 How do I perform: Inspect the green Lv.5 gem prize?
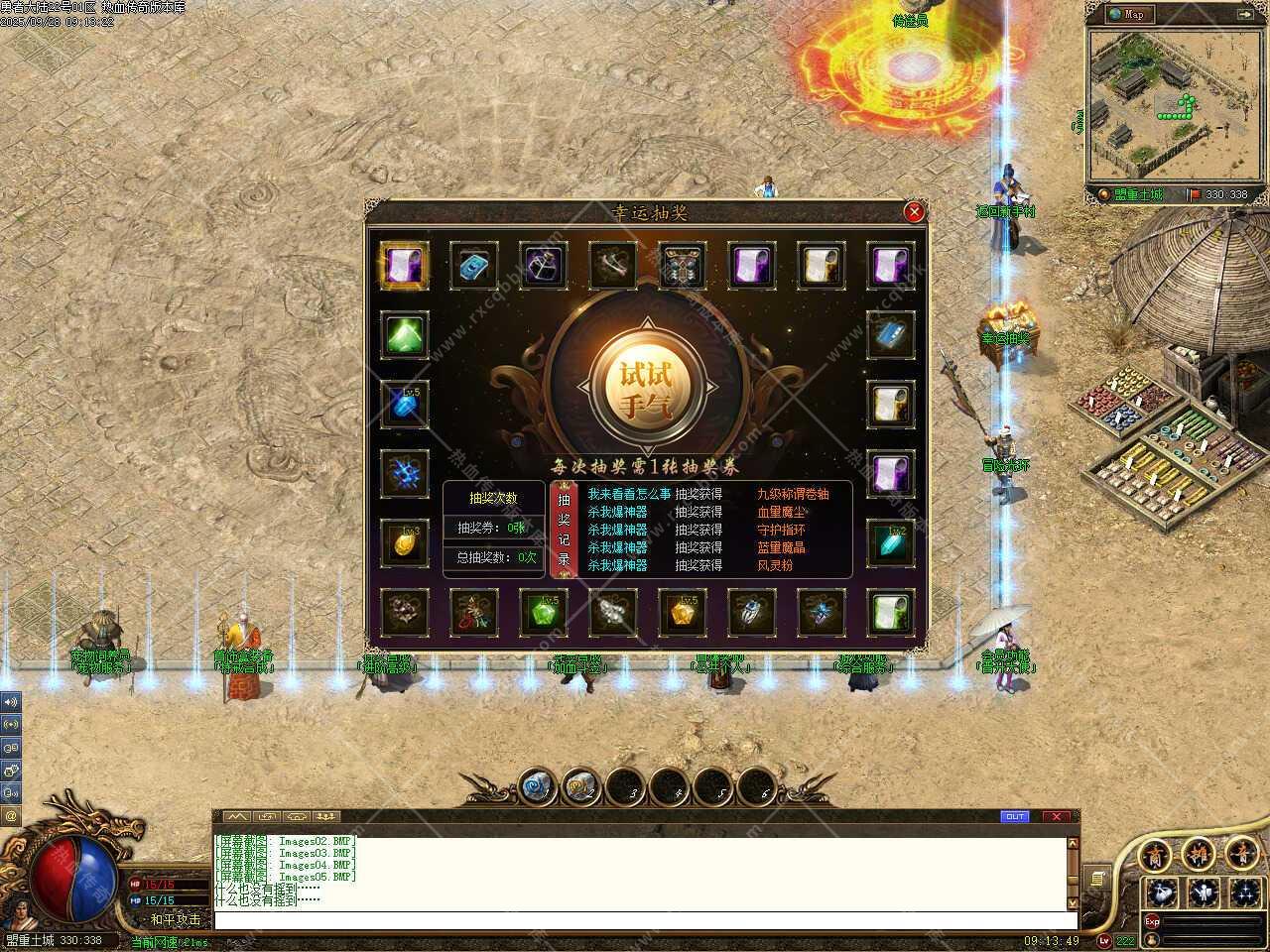pos(543,612)
